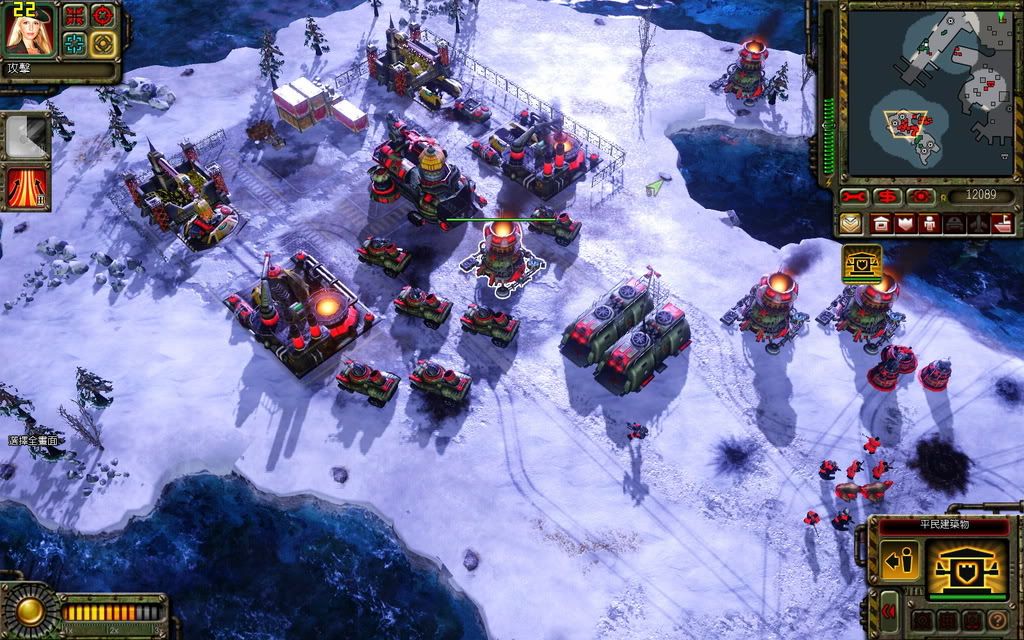Viewport: 1024px width, 640px height.
Task: Open the gold chevron production tab
Action: [852, 223]
